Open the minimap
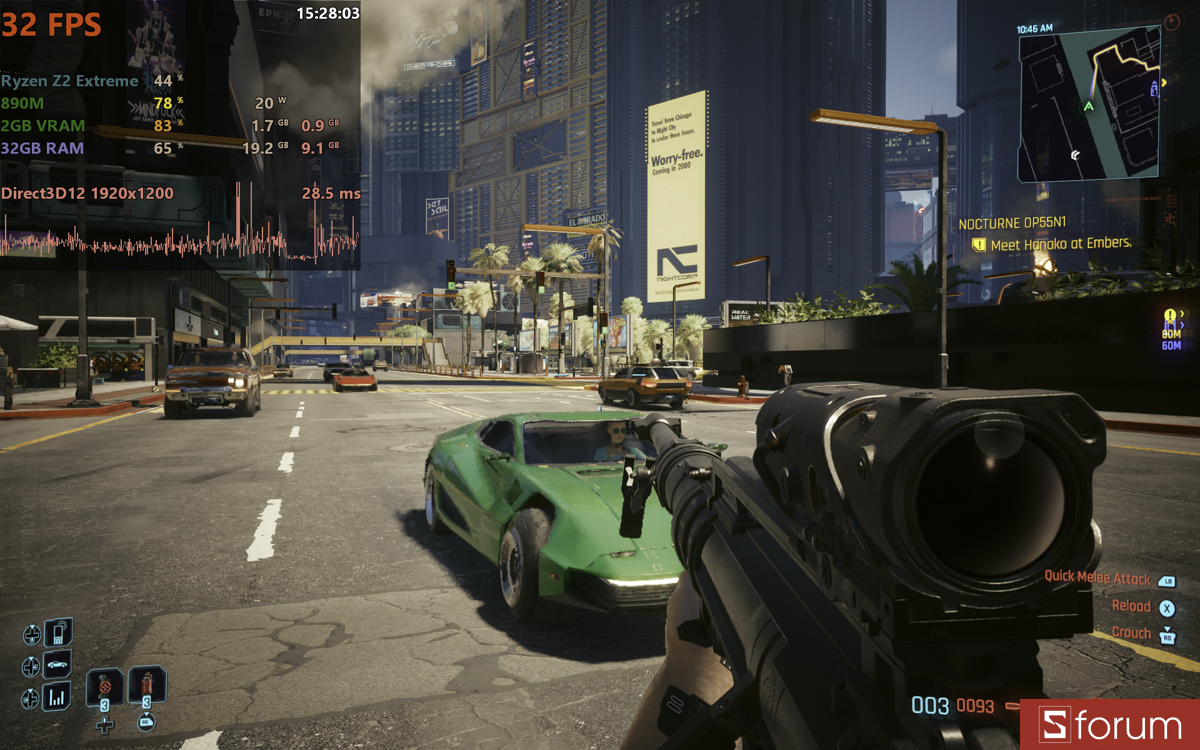Viewport: 1200px width, 750px height. tap(1088, 104)
